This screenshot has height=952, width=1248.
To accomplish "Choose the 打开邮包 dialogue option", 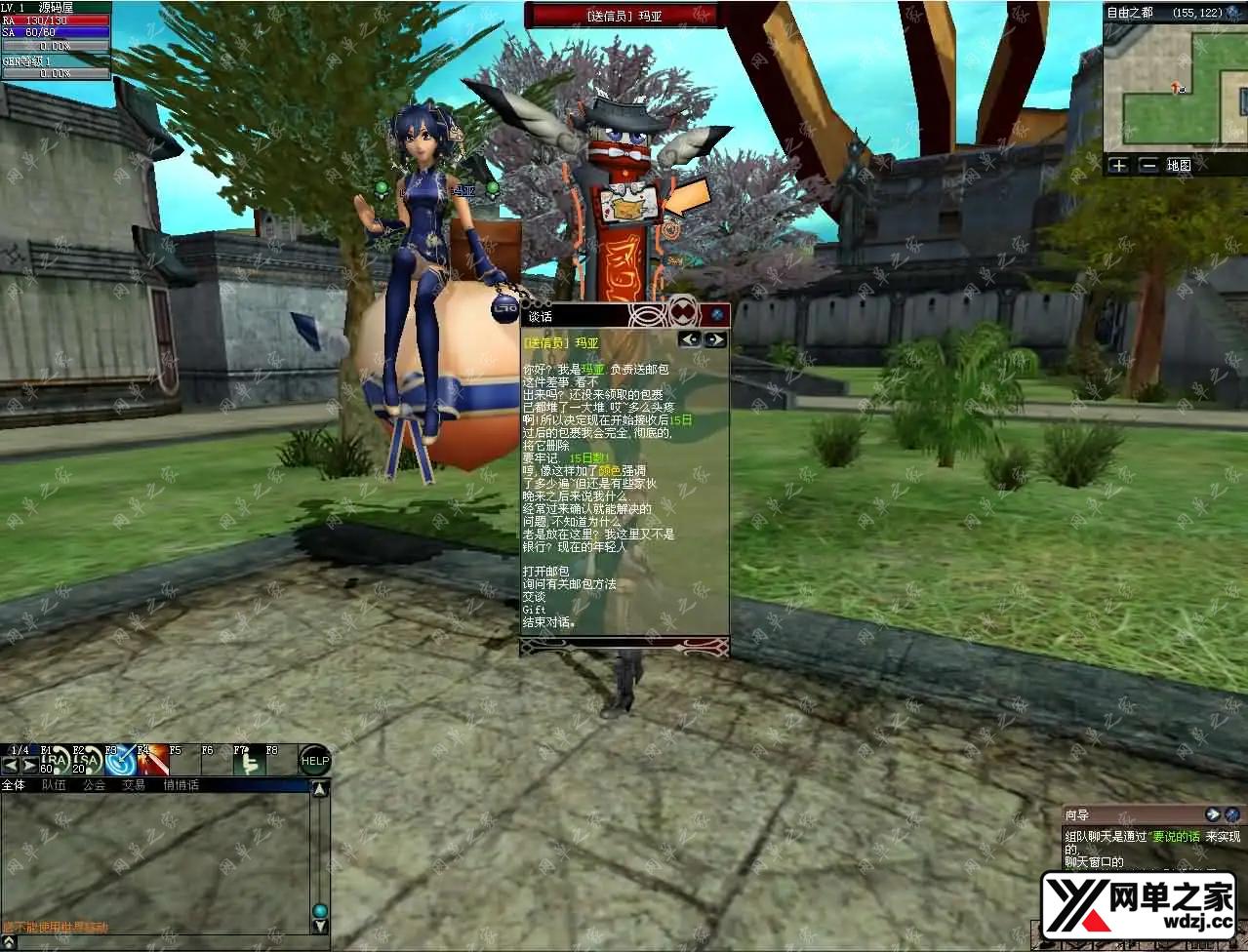I will [x=545, y=571].
